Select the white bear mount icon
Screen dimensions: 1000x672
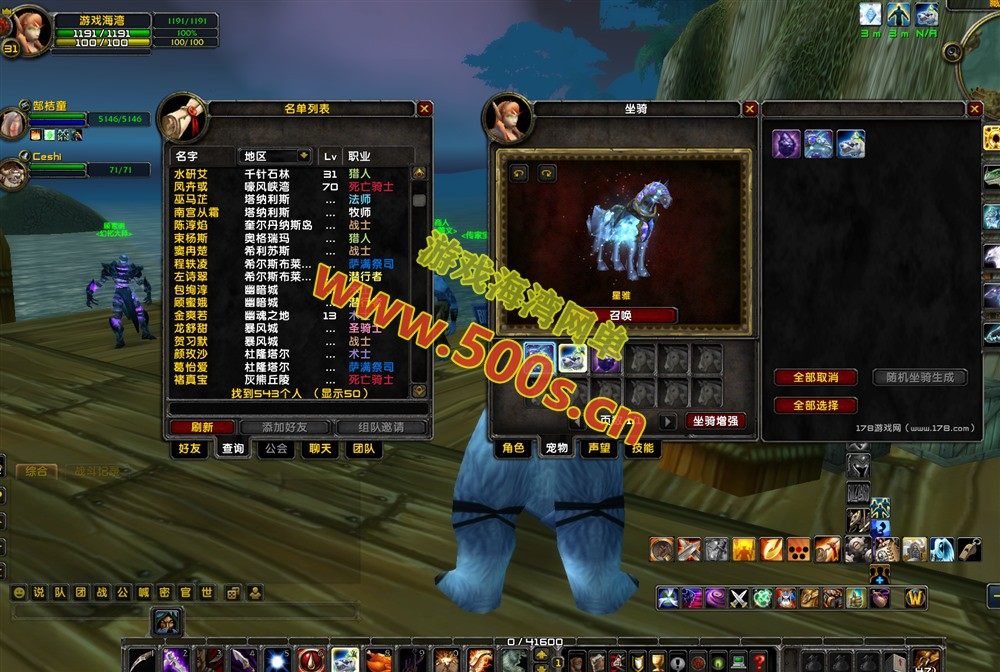tap(851, 144)
